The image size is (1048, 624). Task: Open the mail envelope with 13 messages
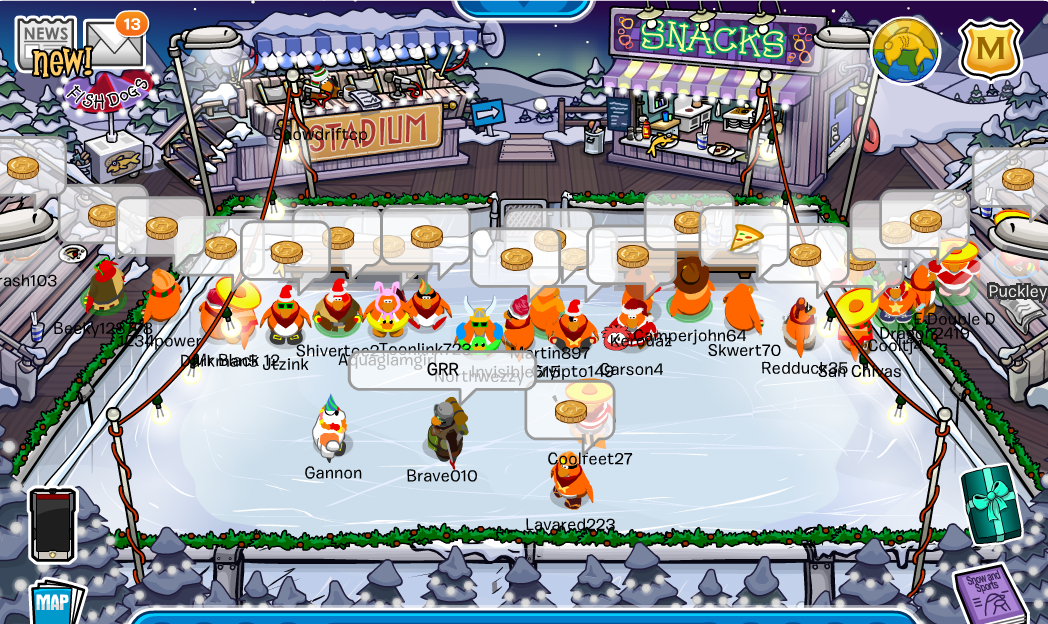[x=115, y=45]
